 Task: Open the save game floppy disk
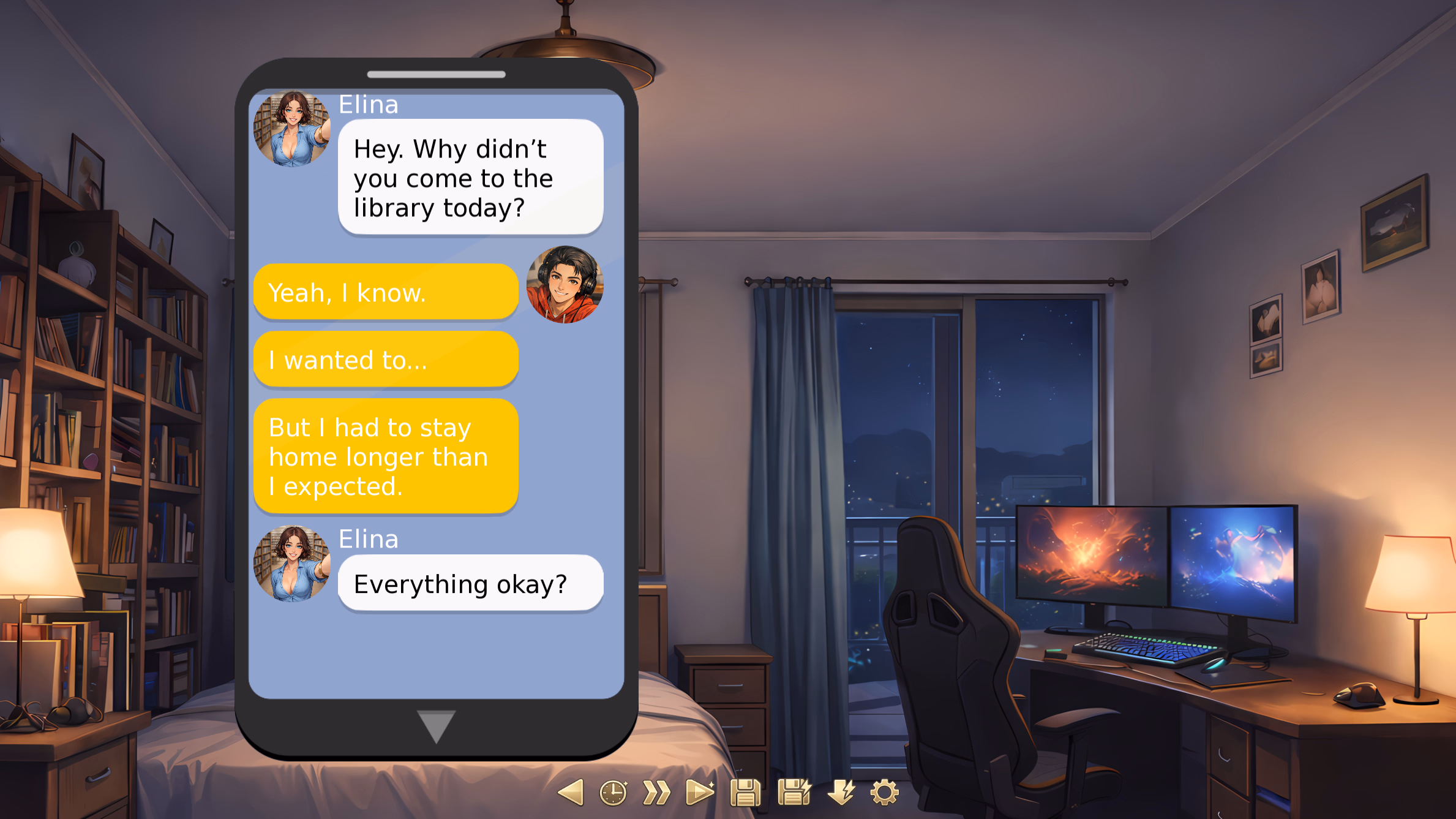point(745,793)
